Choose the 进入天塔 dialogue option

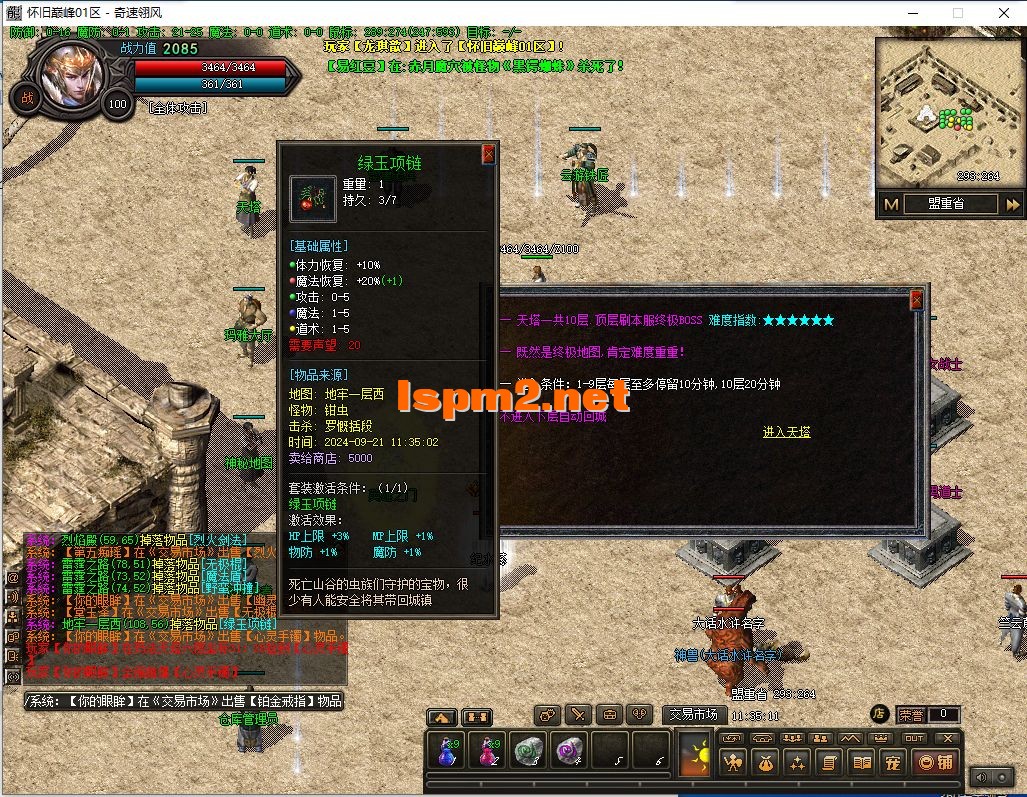(786, 432)
